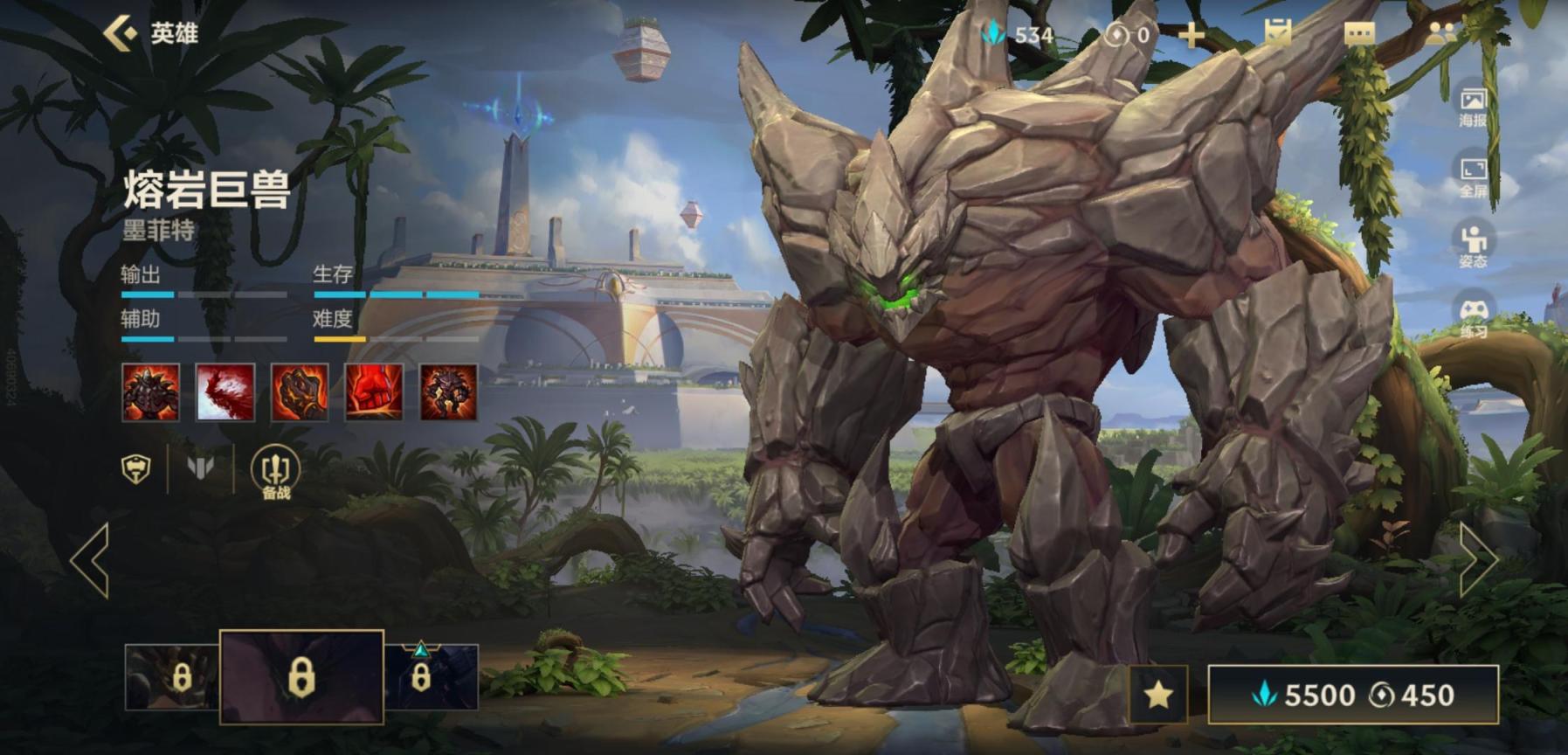Open the friends list icon
The height and width of the screenshot is (755, 1568).
1440,34
